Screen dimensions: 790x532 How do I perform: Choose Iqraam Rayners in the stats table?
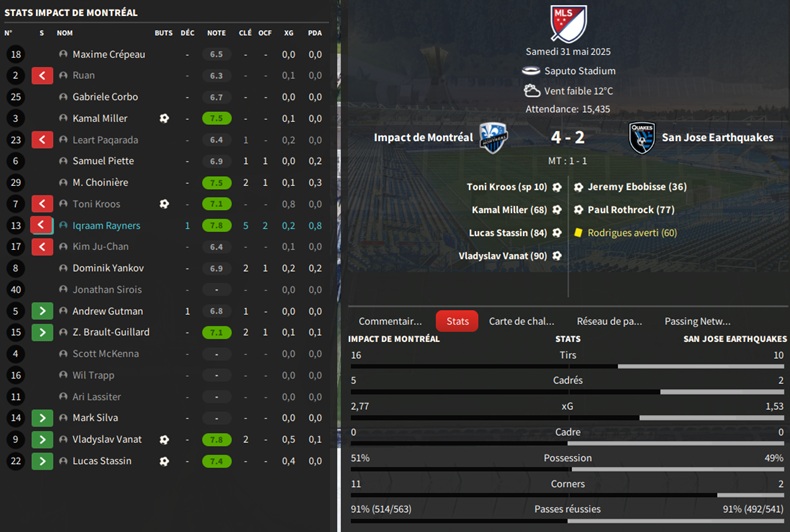tap(106, 225)
